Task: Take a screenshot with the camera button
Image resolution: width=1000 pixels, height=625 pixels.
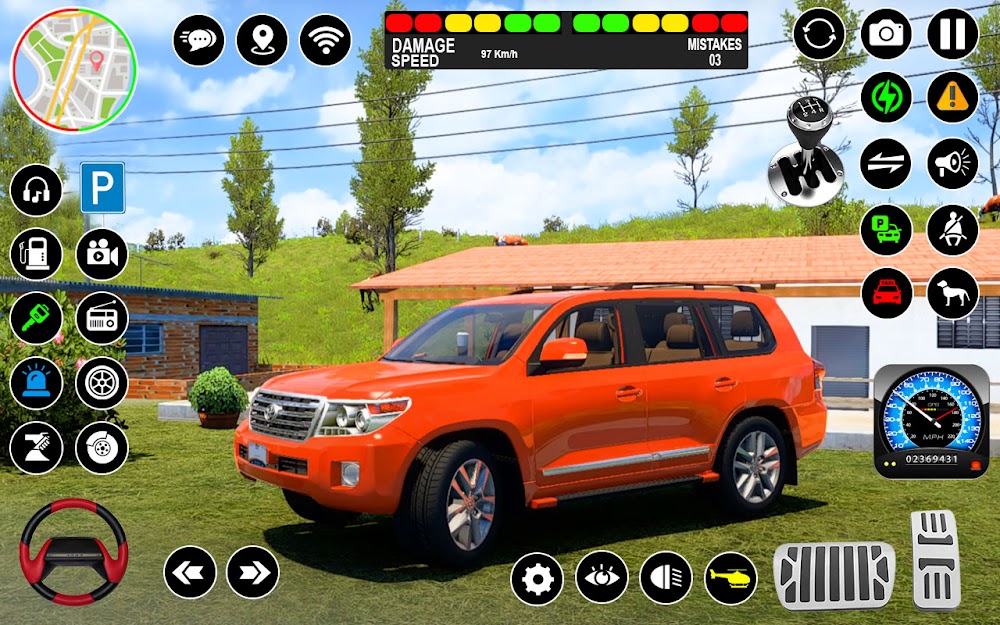Action: click(x=886, y=34)
